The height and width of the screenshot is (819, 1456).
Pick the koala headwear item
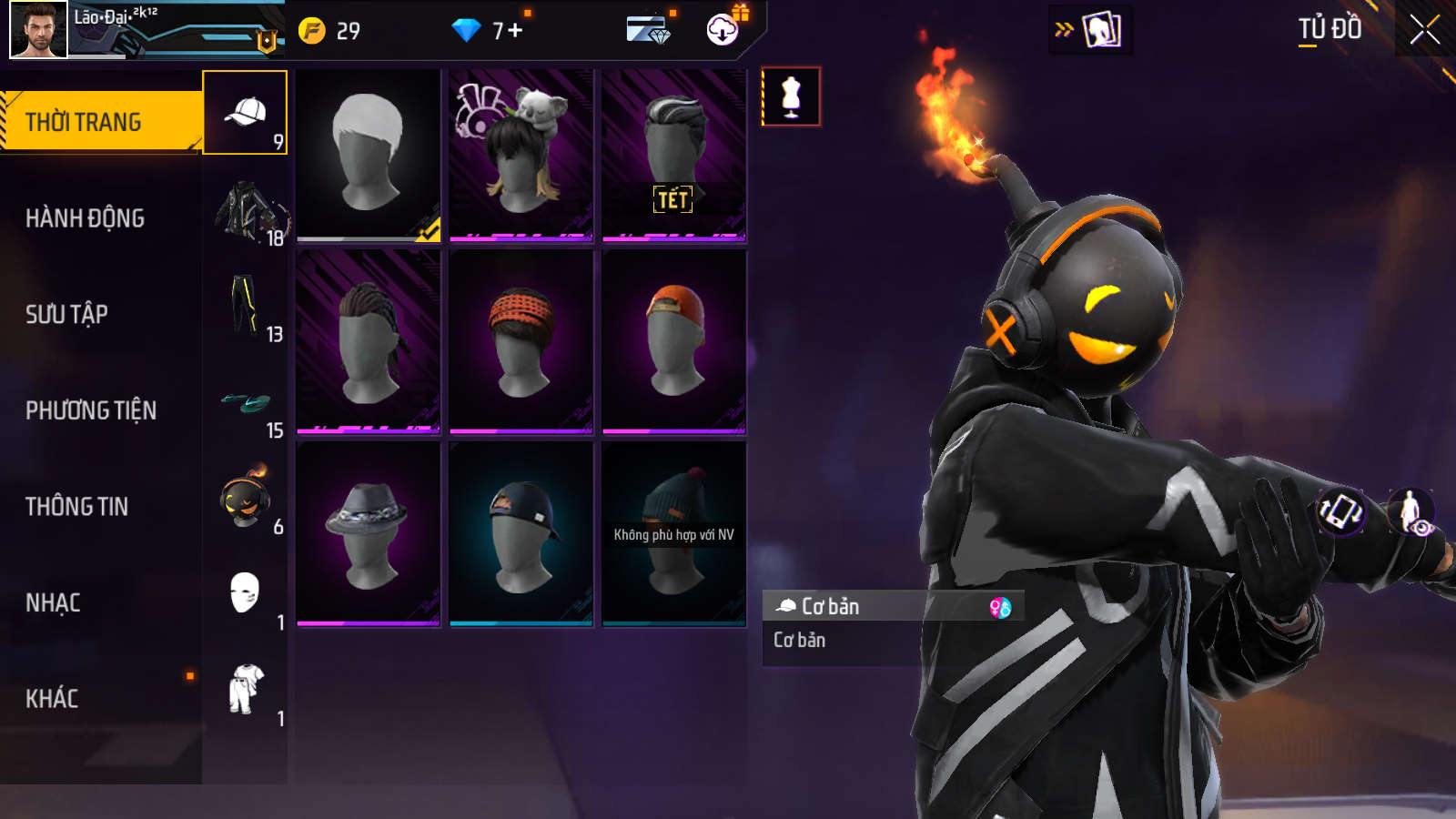coord(521,155)
